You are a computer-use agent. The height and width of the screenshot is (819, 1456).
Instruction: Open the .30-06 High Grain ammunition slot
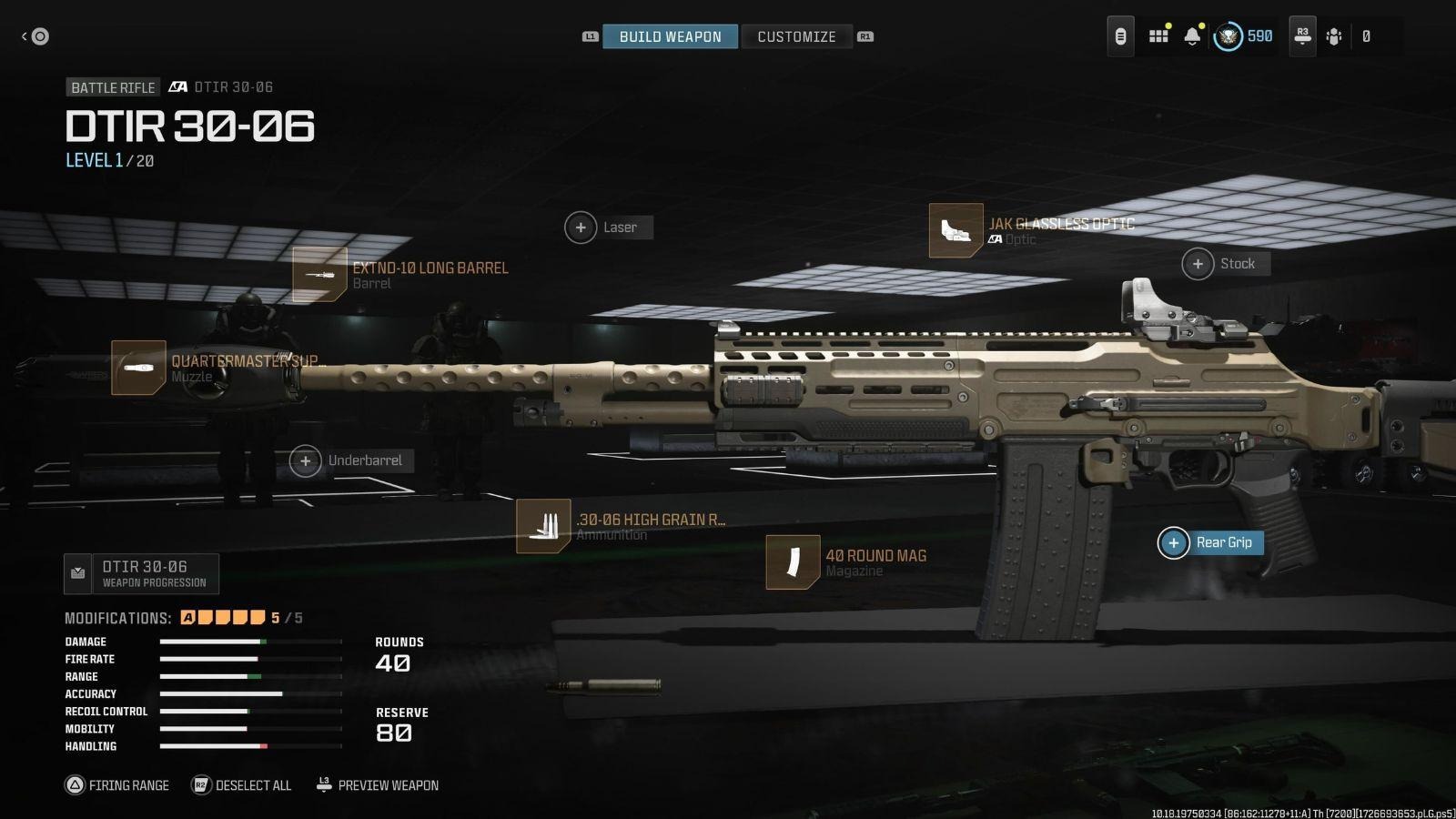click(x=543, y=526)
